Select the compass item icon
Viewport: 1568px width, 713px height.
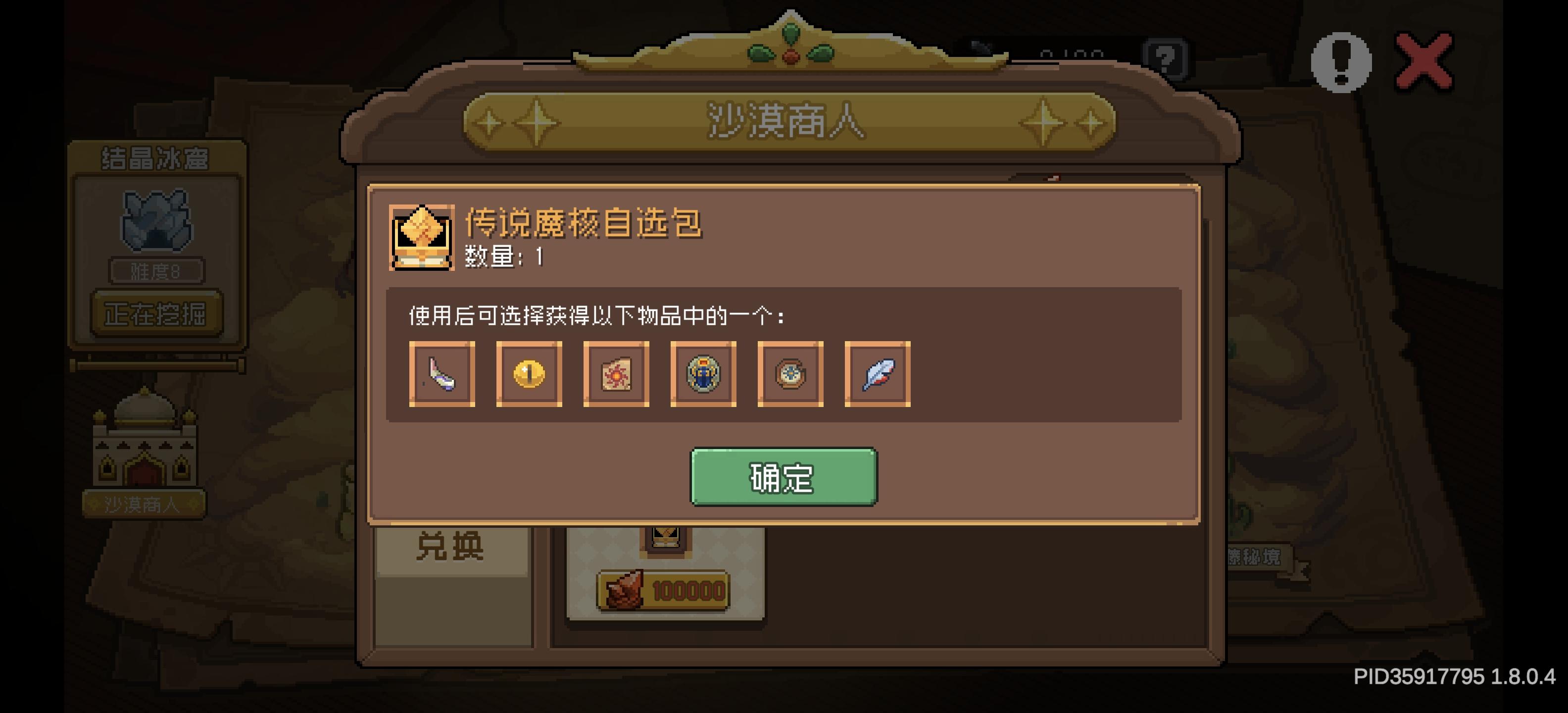point(789,373)
